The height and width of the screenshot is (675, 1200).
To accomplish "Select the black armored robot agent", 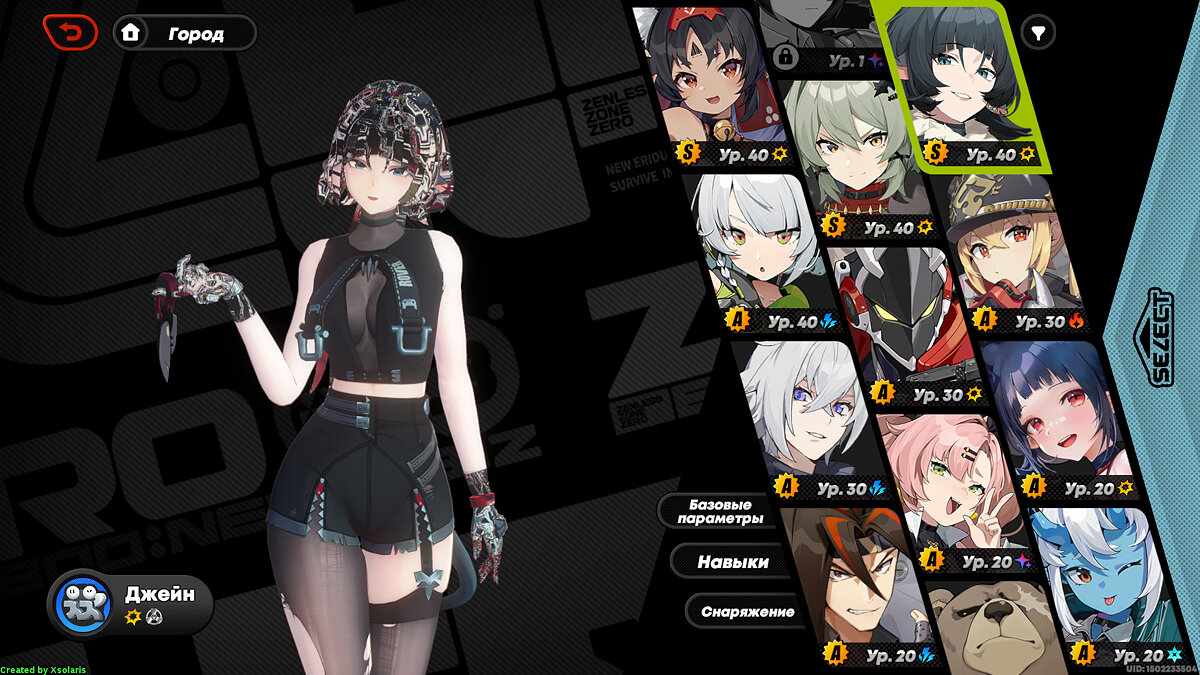I will click(900, 320).
